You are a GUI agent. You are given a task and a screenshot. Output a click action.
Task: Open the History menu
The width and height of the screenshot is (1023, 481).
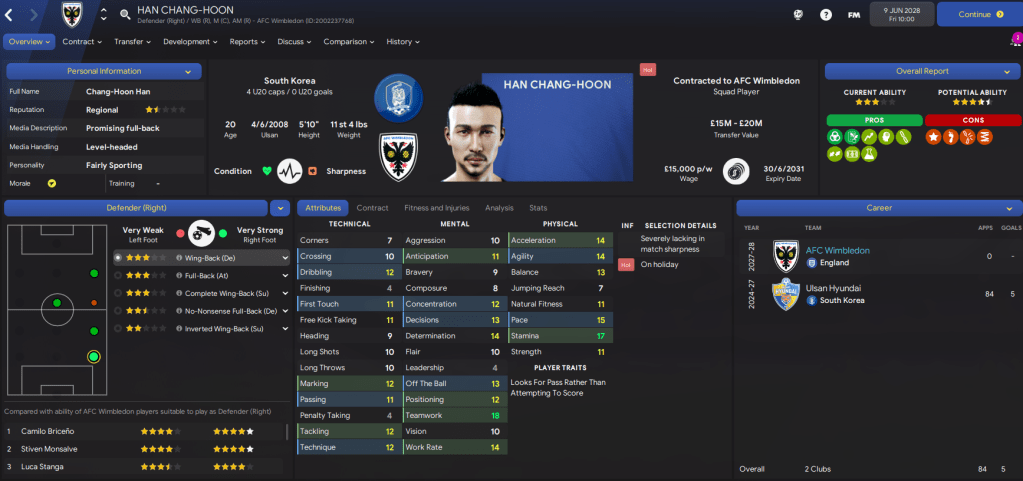click(403, 42)
